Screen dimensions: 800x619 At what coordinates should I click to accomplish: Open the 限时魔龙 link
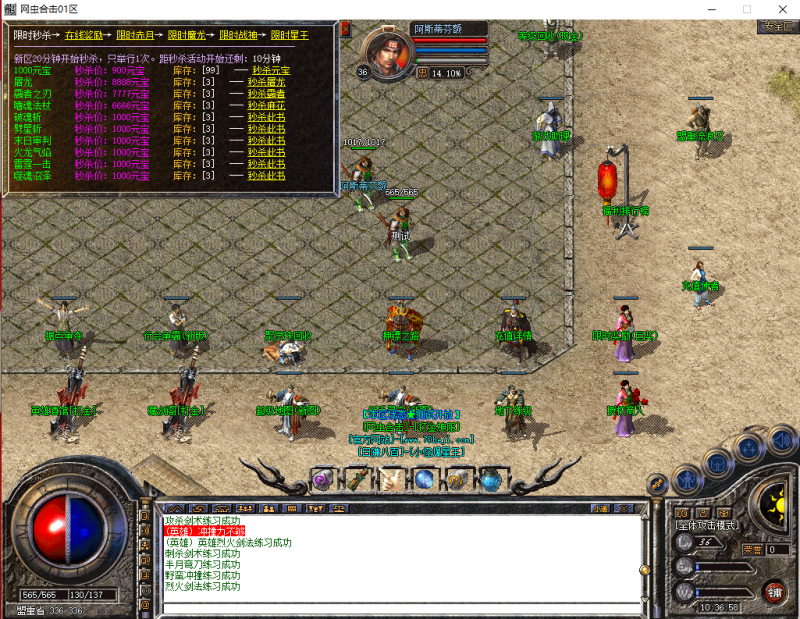[x=188, y=35]
